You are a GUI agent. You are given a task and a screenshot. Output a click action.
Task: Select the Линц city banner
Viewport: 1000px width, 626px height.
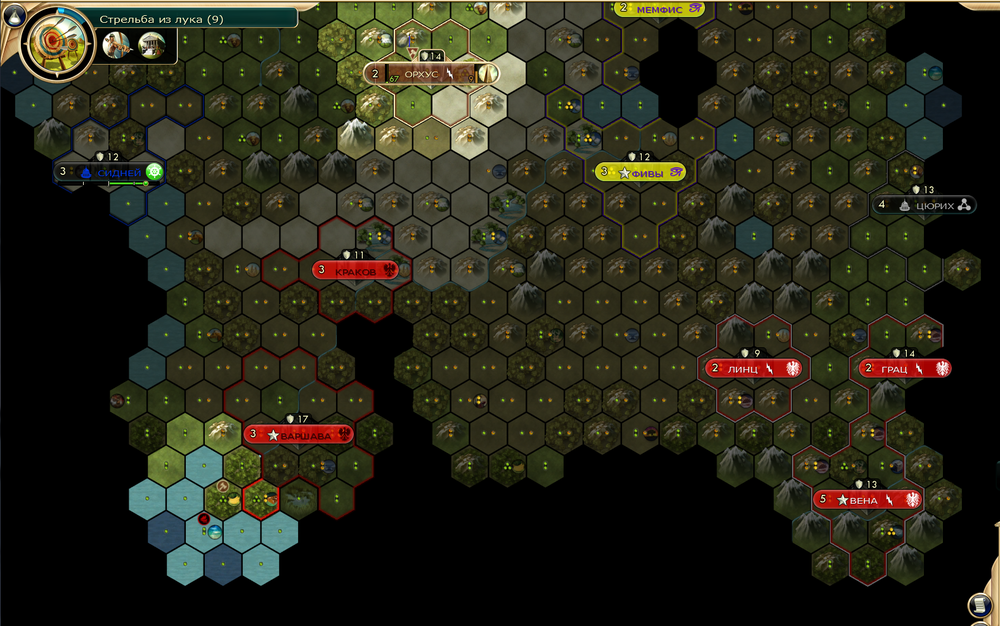pyautogui.click(x=754, y=368)
